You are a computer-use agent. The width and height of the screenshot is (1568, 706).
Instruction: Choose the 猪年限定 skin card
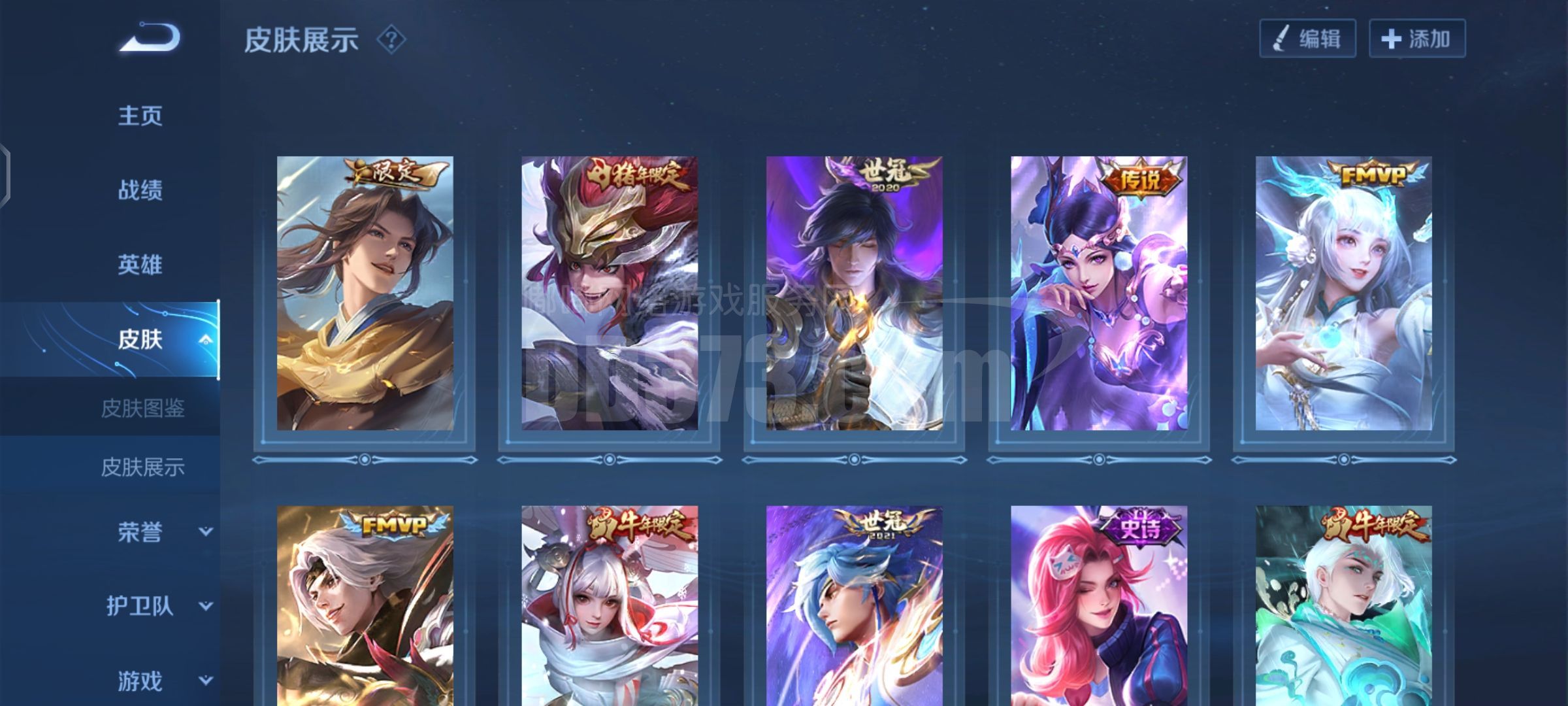click(x=609, y=294)
